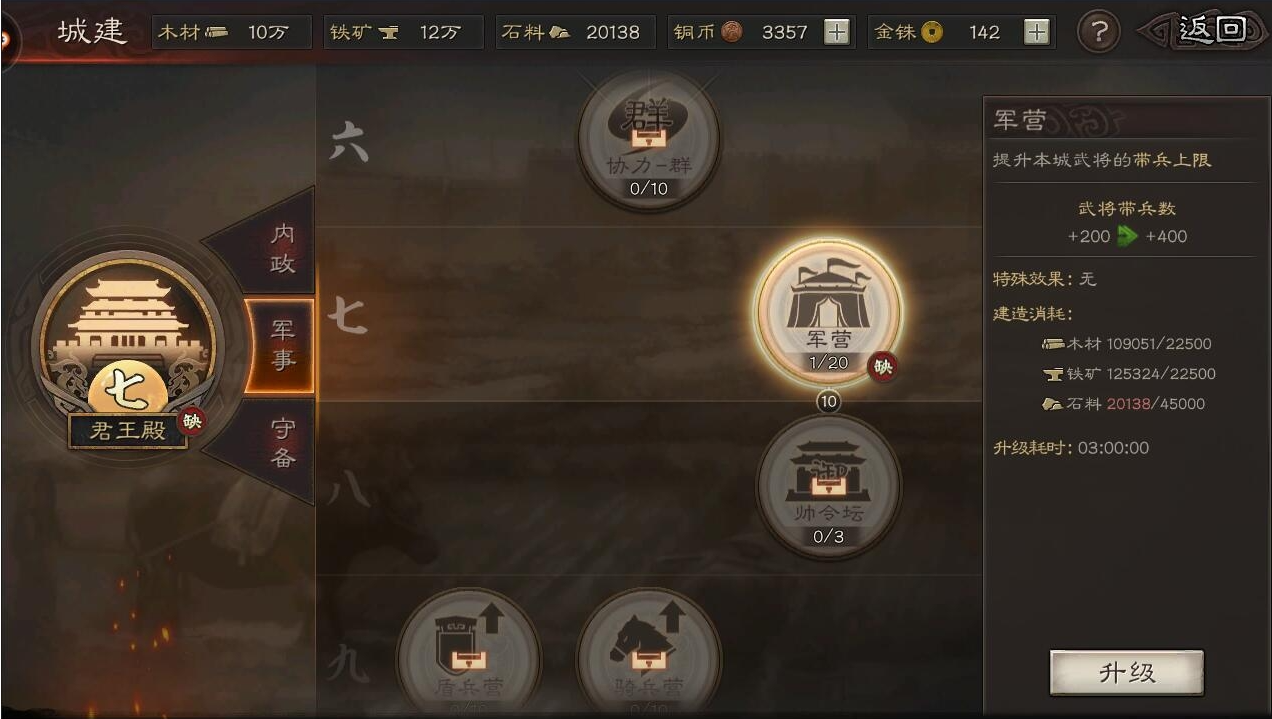Click the 升级 upgrade button
1272x719 pixels.
1126,673
